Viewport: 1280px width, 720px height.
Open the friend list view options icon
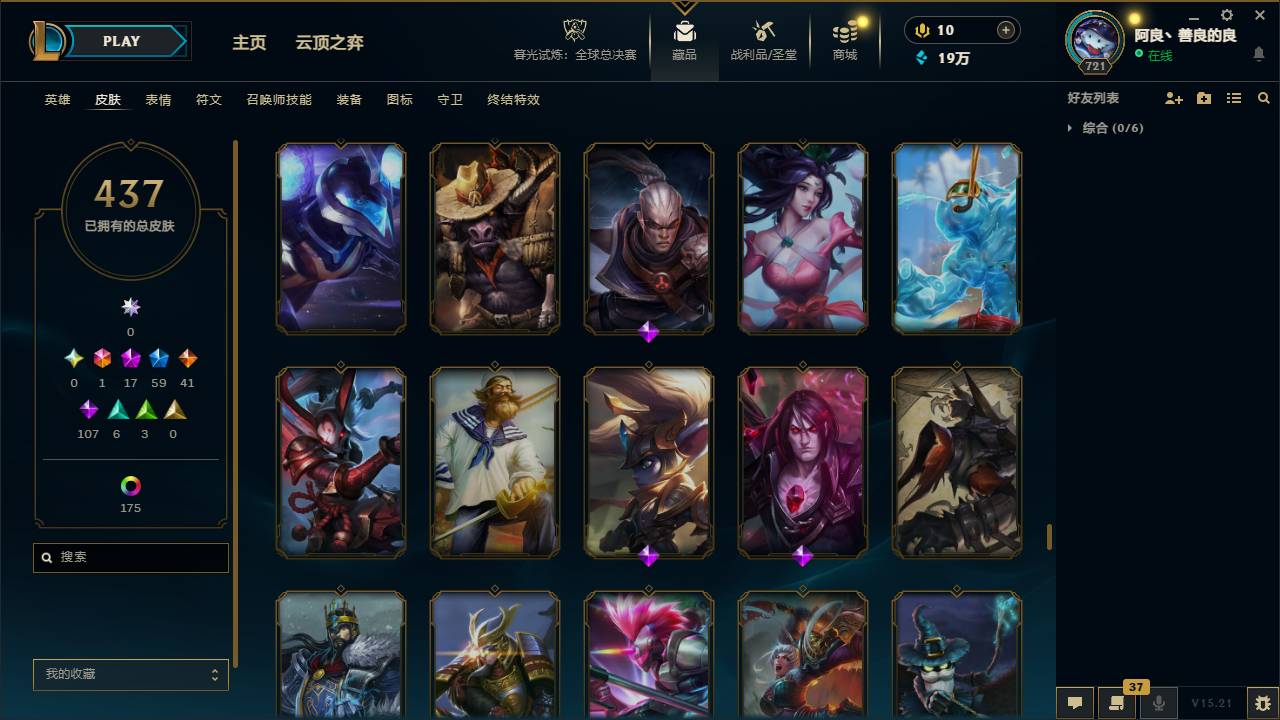(x=1233, y=97)
